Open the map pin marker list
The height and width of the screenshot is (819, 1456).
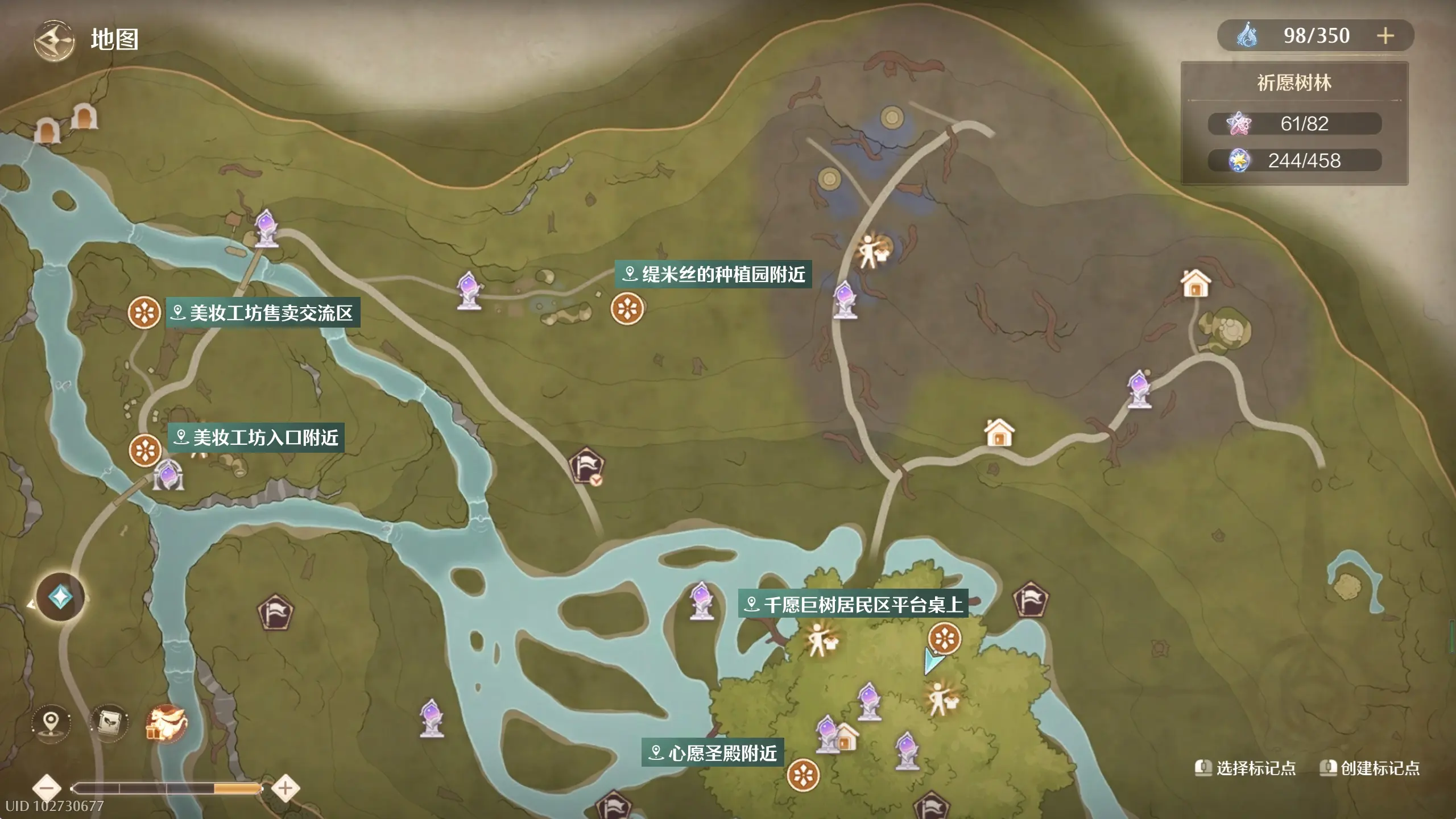(x=51, y=723)
